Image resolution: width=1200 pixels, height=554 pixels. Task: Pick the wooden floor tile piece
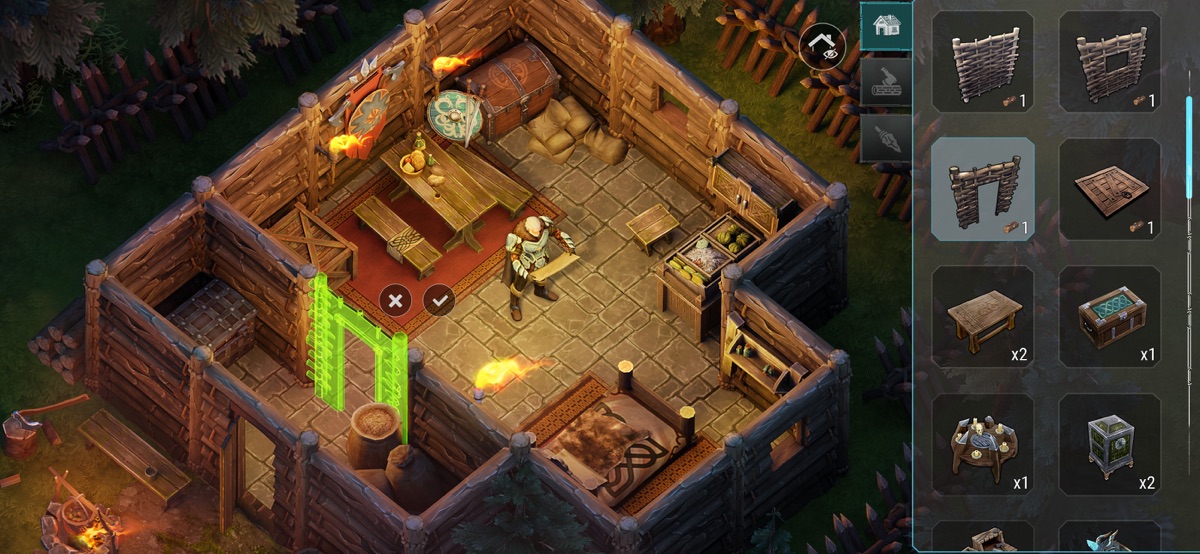pyautogui.click(x=1110, y=189)
